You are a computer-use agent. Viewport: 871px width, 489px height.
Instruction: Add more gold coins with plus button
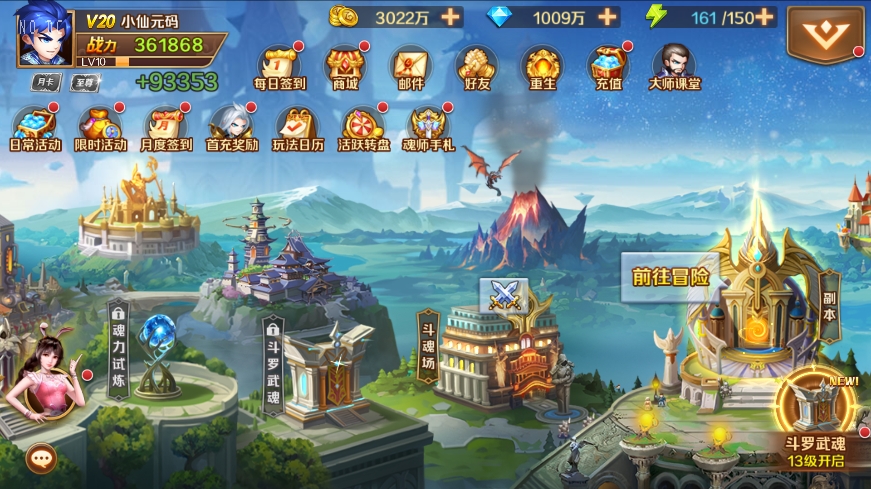pyautogui.click(x=451, y=16)
